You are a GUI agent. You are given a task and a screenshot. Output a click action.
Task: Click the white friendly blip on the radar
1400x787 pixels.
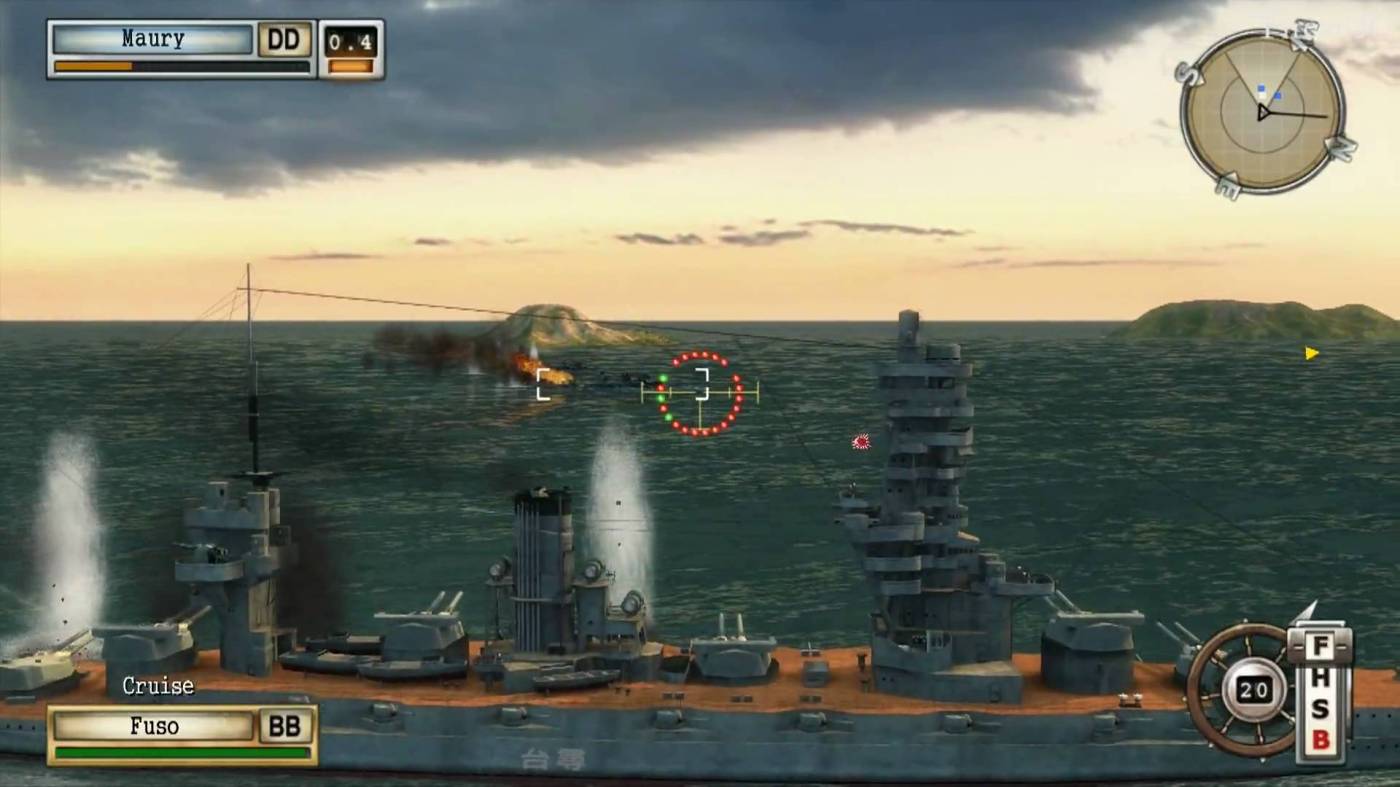click(1263, 96)
